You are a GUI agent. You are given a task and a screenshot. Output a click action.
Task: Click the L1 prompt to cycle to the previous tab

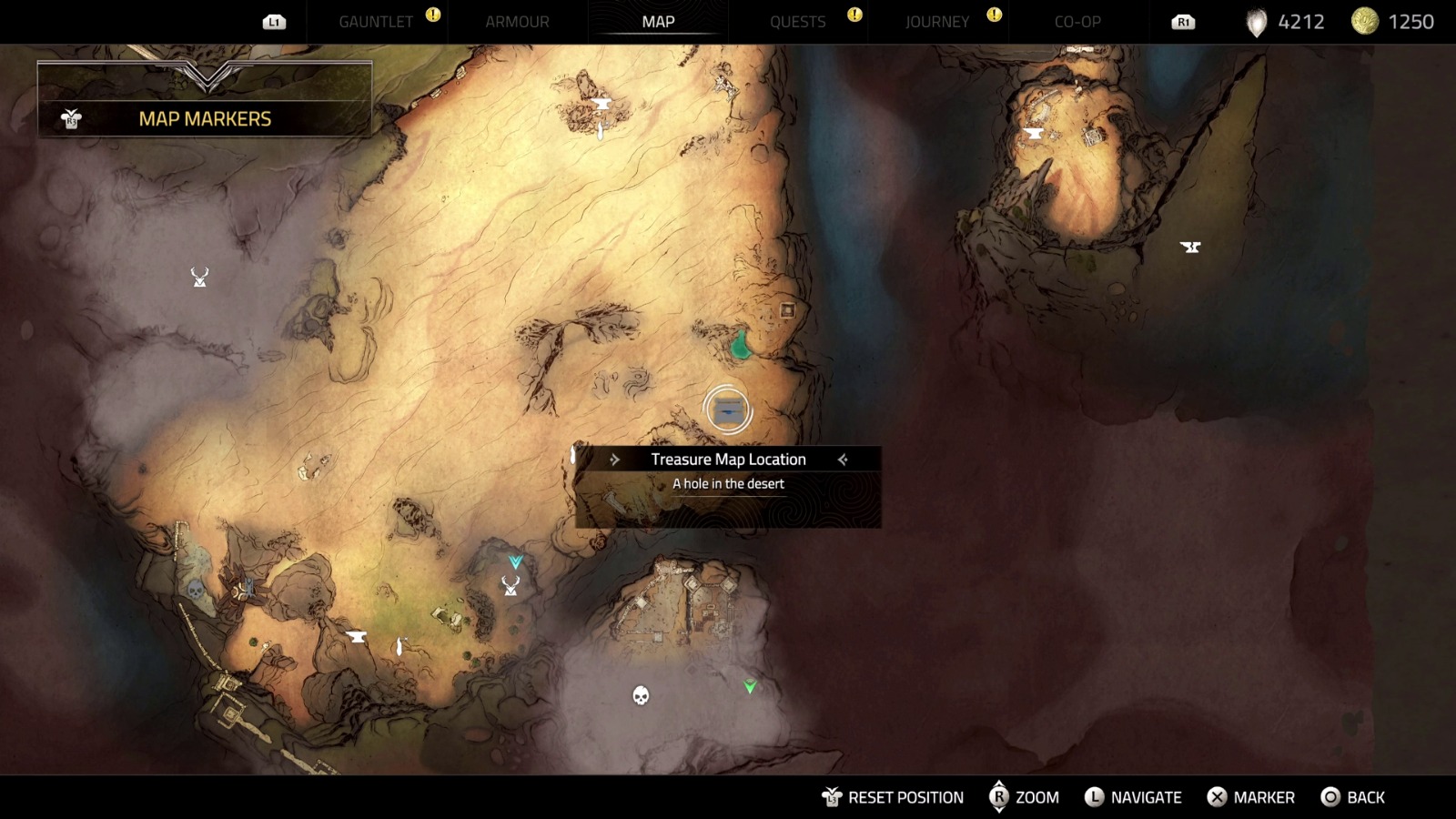pos(276,21)
